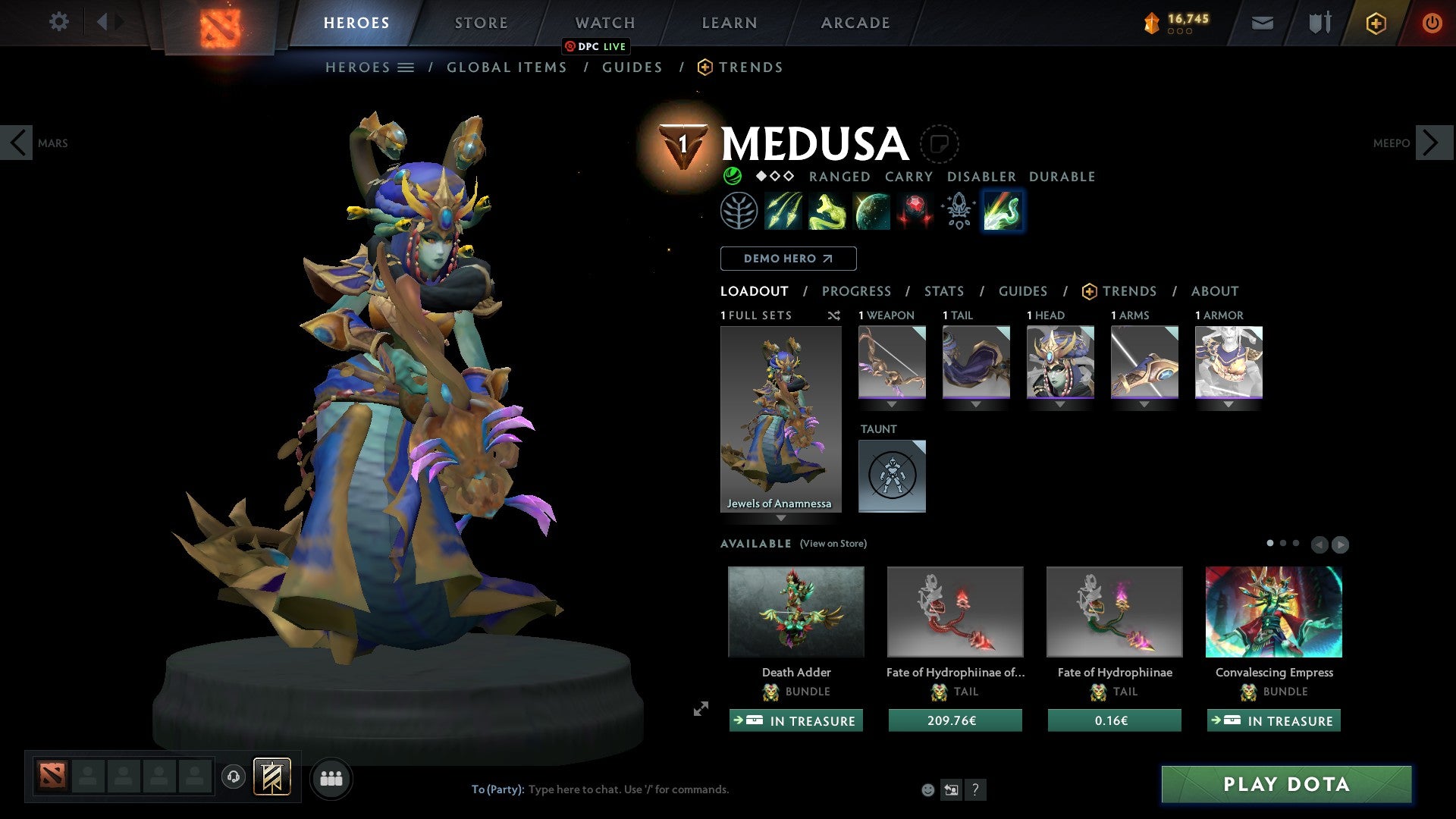Open the Dota Plus hexagon icon
The image size is (1456, 819).
click(x=1375, y=22)
